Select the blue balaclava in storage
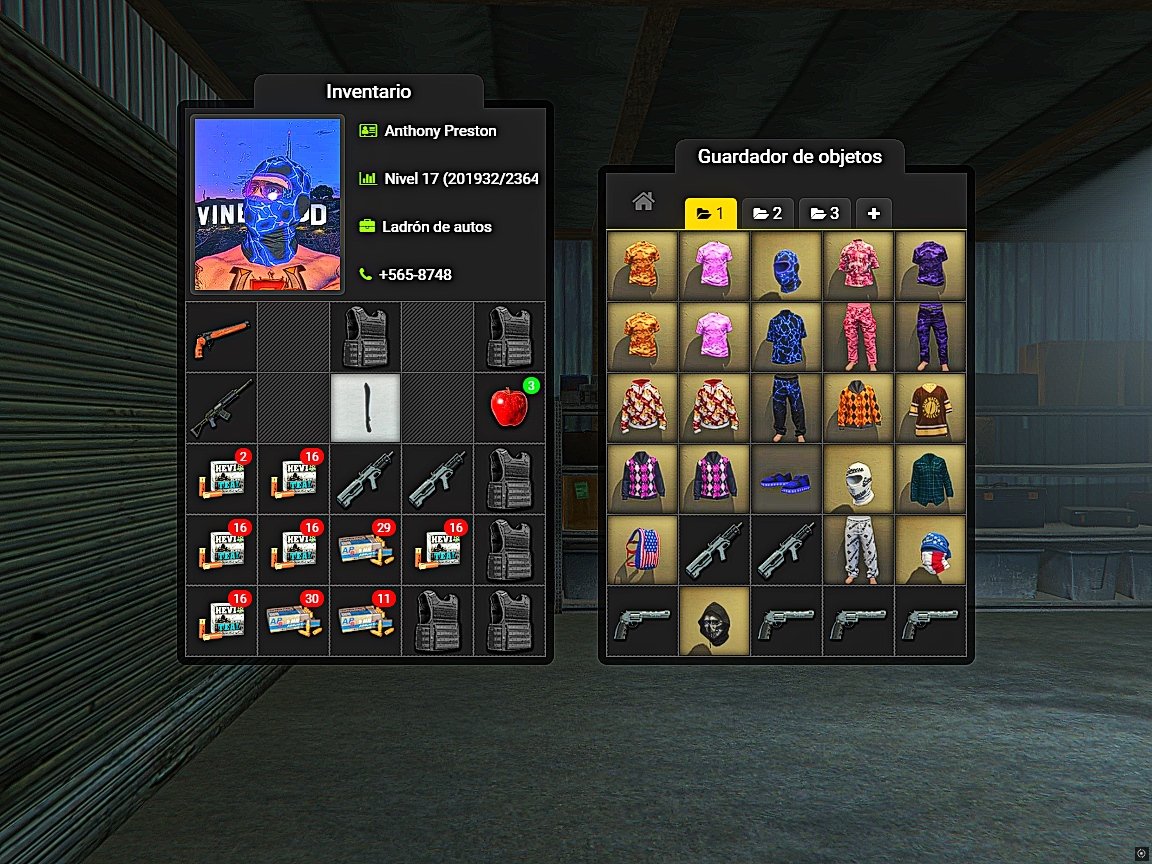The image size is (1152, 864). pyautogui.click(x=786, y=266)
